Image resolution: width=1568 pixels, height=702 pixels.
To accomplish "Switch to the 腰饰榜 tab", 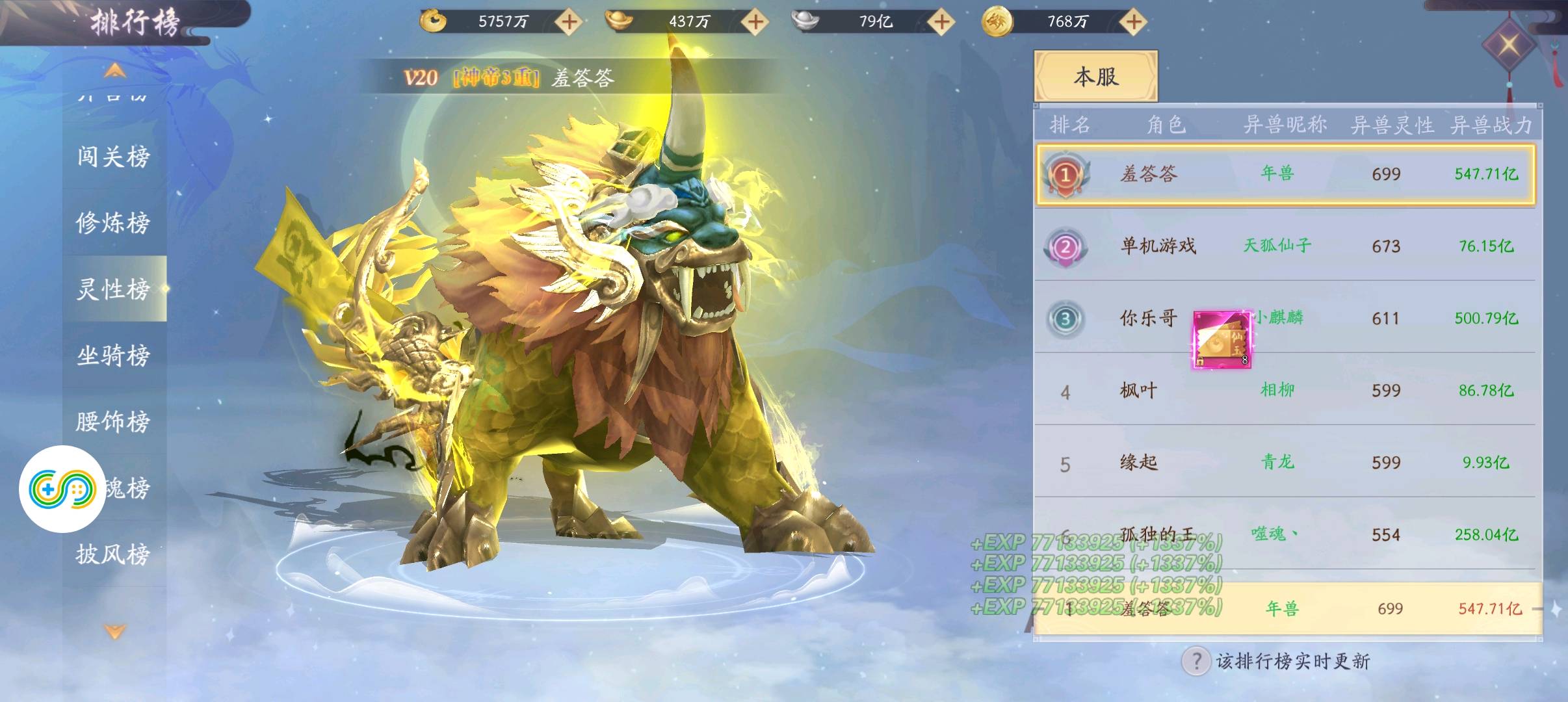I will tap(114, 422).
